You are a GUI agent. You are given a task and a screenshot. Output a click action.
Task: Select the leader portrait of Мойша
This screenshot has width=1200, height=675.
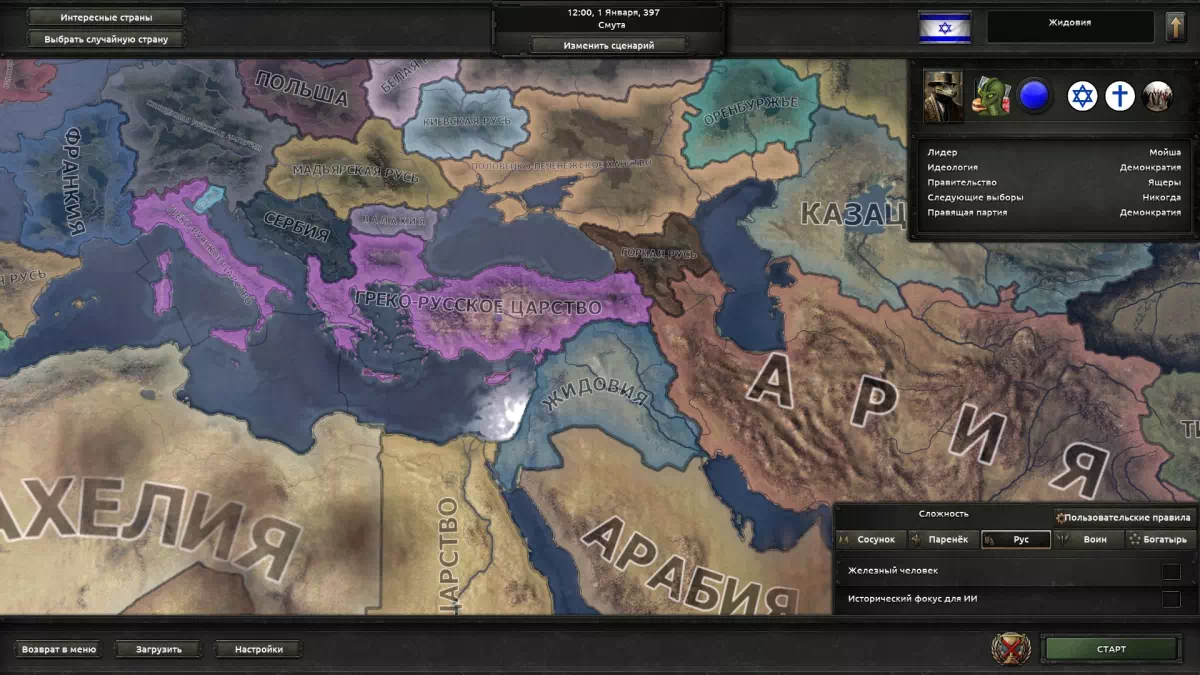point(943,96)
